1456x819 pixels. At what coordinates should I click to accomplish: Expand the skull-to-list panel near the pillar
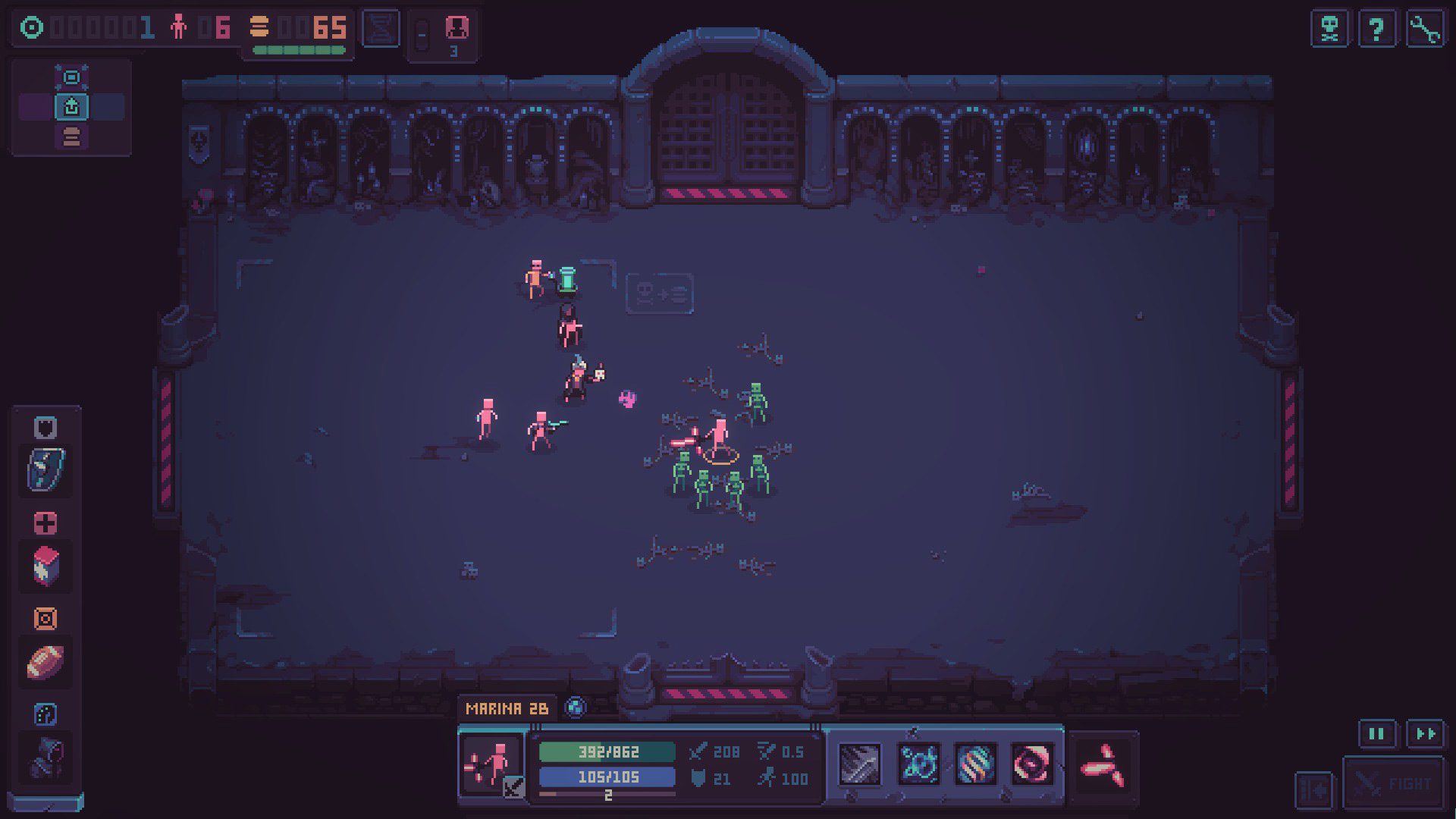click(x=659, y=295)
